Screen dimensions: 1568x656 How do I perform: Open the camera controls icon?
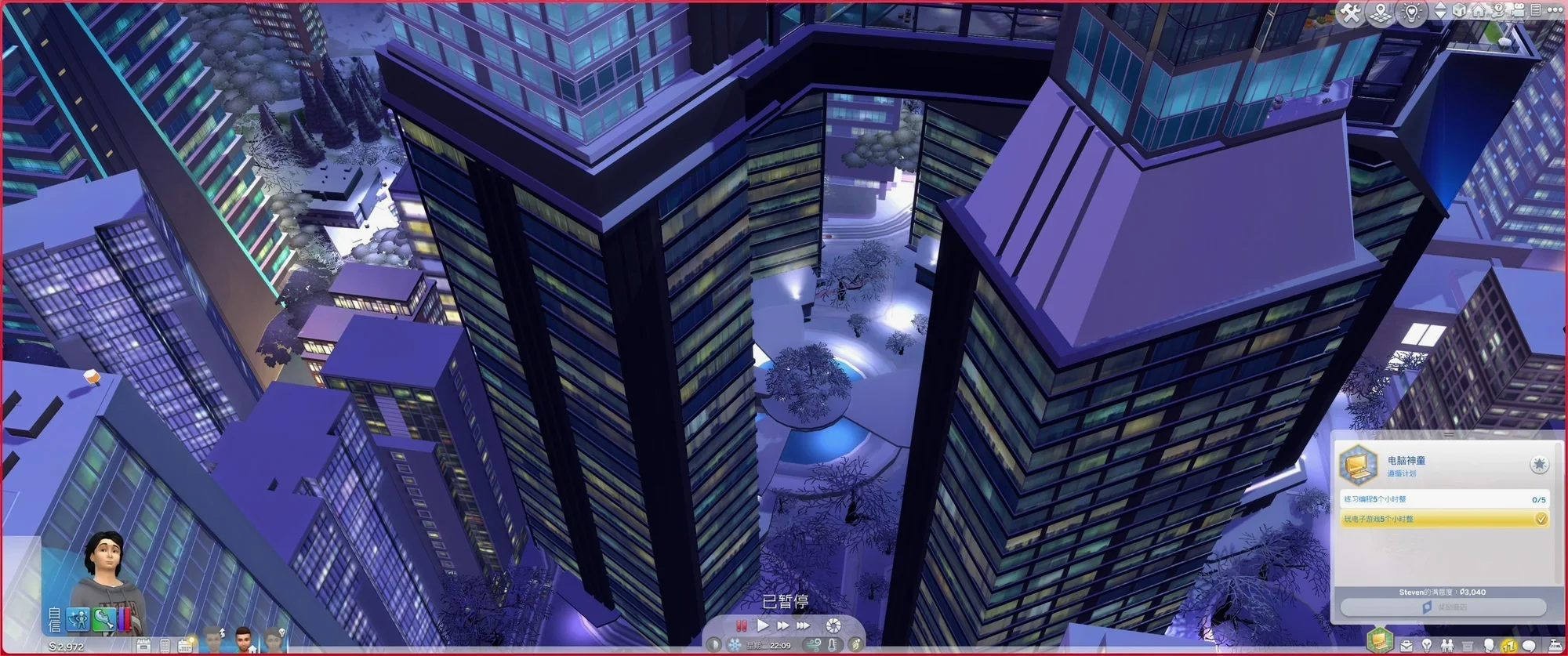(1517, 10)
